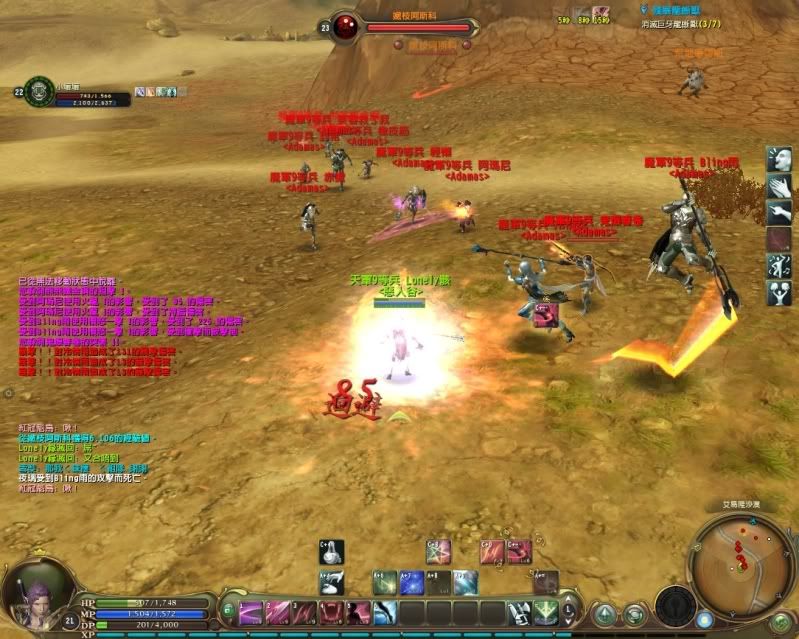
Task: Activate the bottom icon on the side panel
Action: 780,292
